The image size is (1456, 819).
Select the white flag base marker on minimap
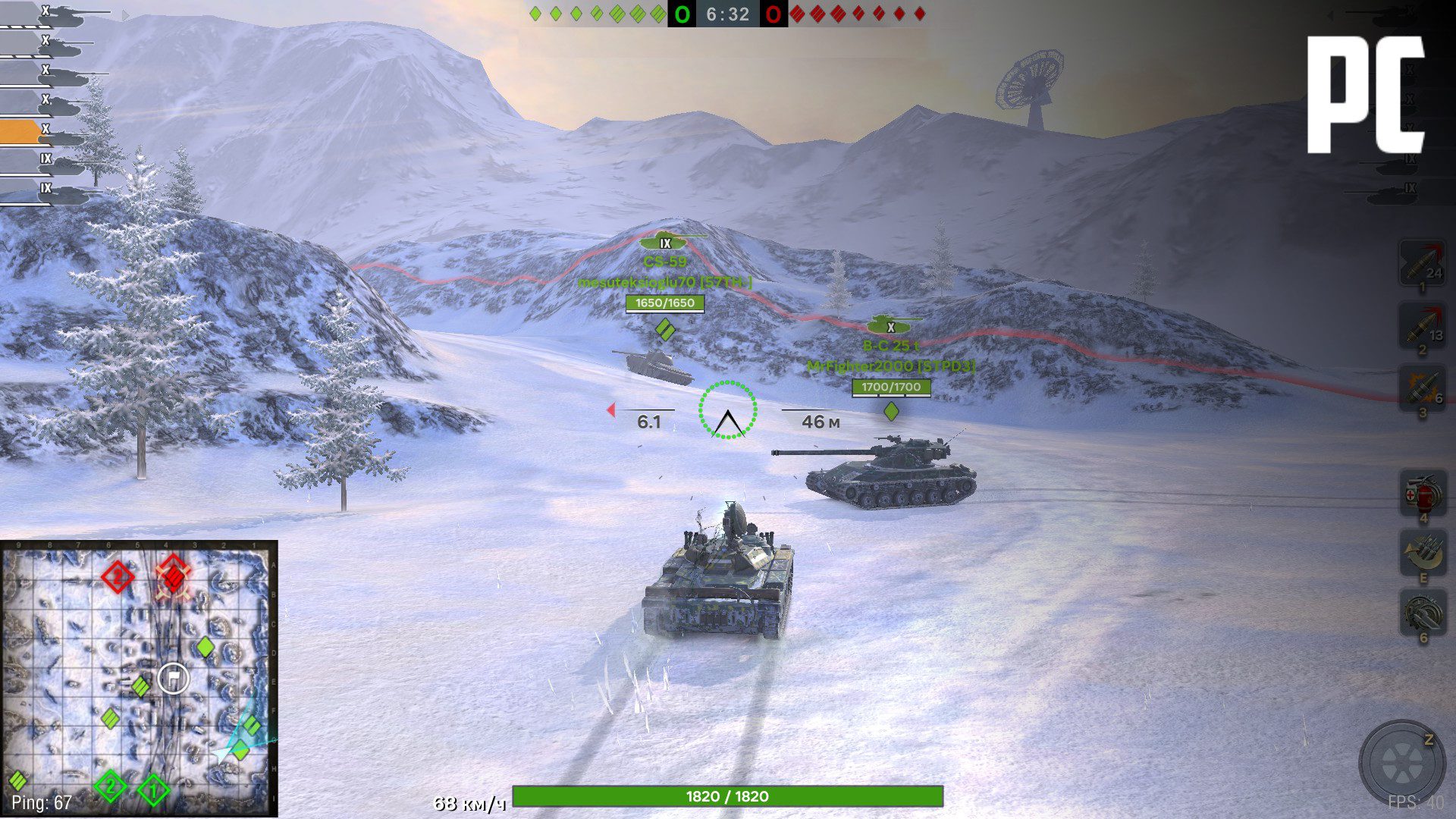coord(173,678)
